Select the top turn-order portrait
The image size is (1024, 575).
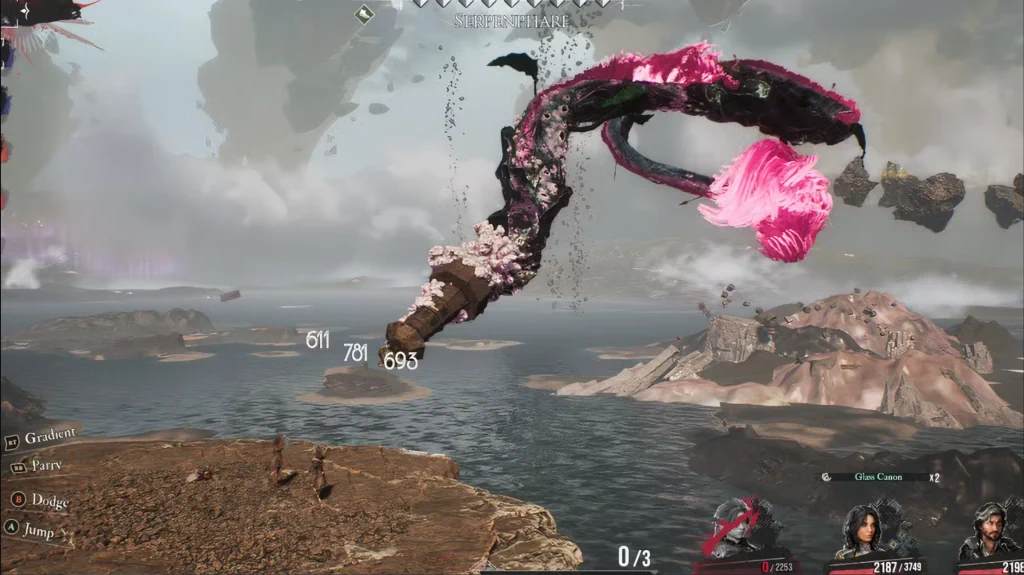click(x=40, y=12)
